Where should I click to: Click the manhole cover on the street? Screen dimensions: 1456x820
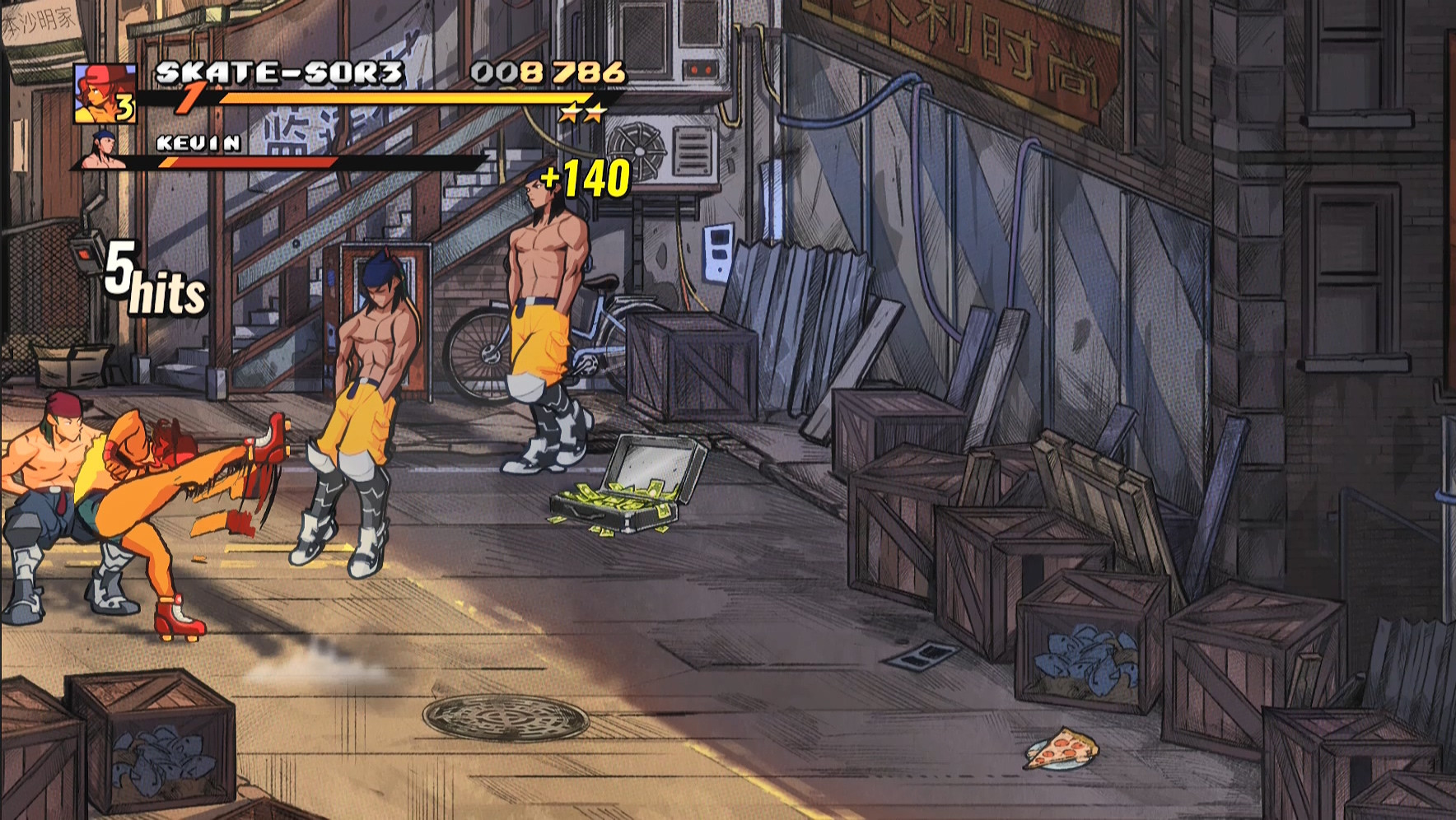pyautogui.click(x=505, y=718)
